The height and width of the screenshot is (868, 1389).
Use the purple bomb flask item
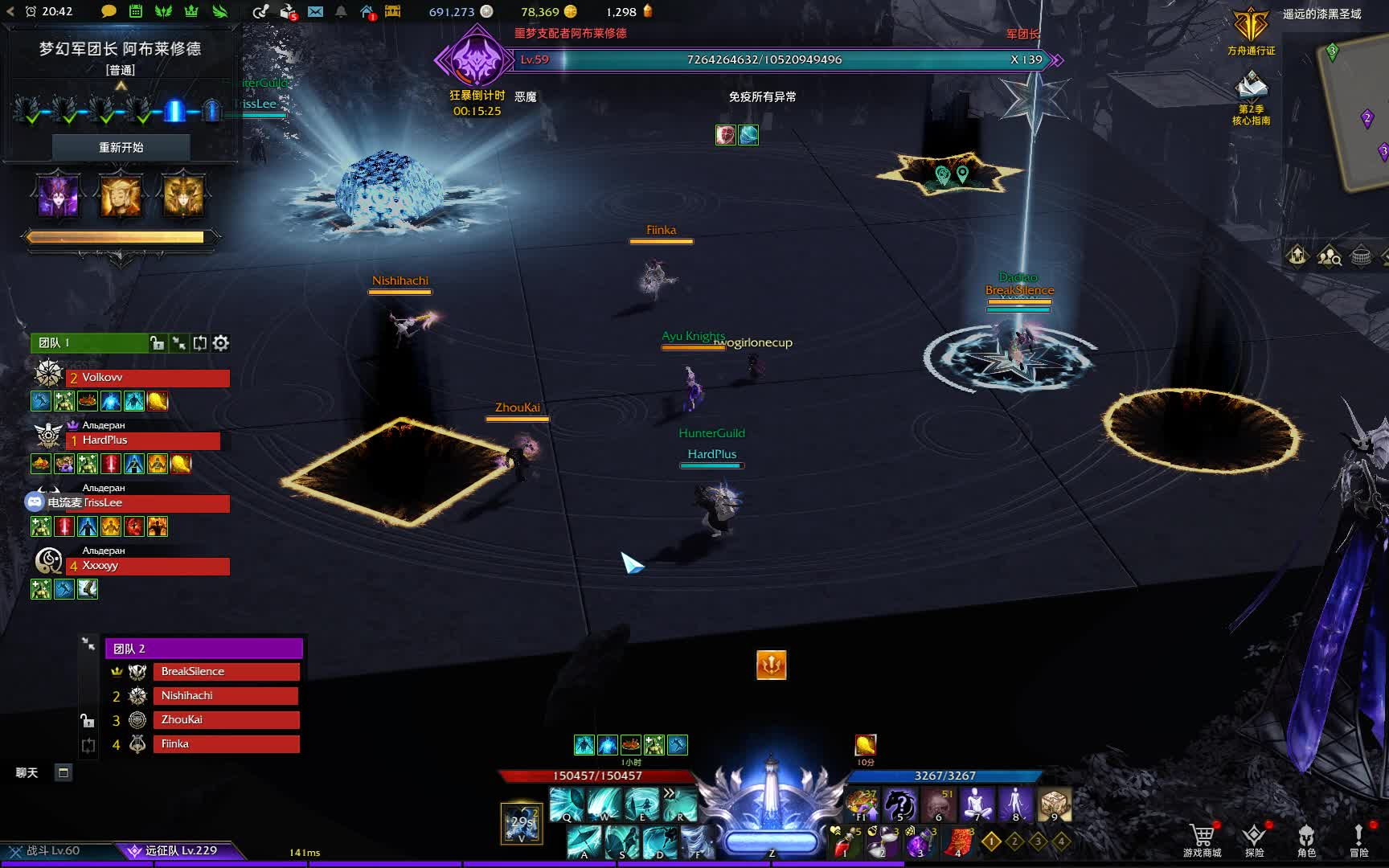pyautogui.click(x=918, y=843)
